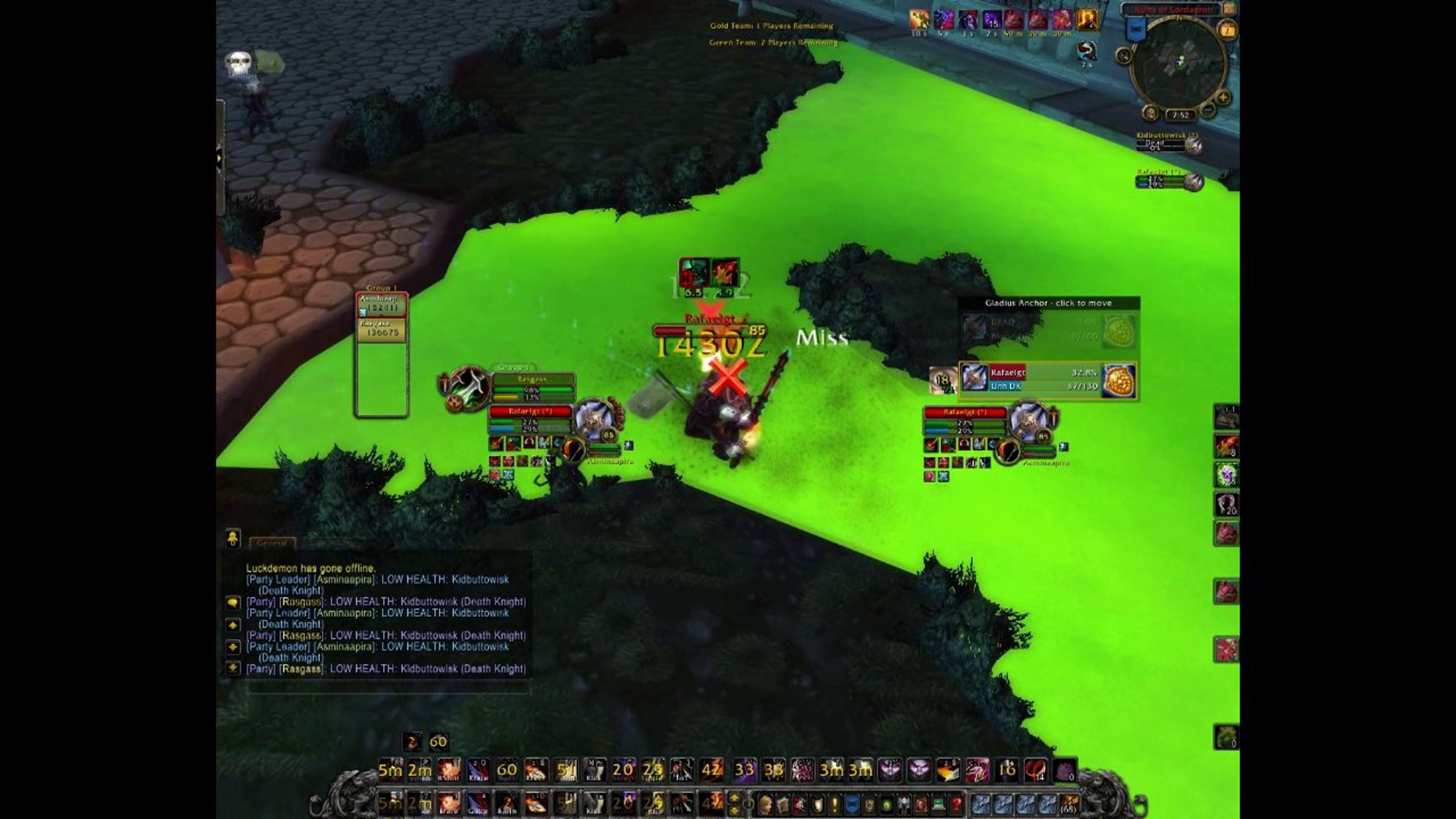Viewport: 1456px width, 819px height.
Task: Open the General chat tab
Action: pos(272,543)
